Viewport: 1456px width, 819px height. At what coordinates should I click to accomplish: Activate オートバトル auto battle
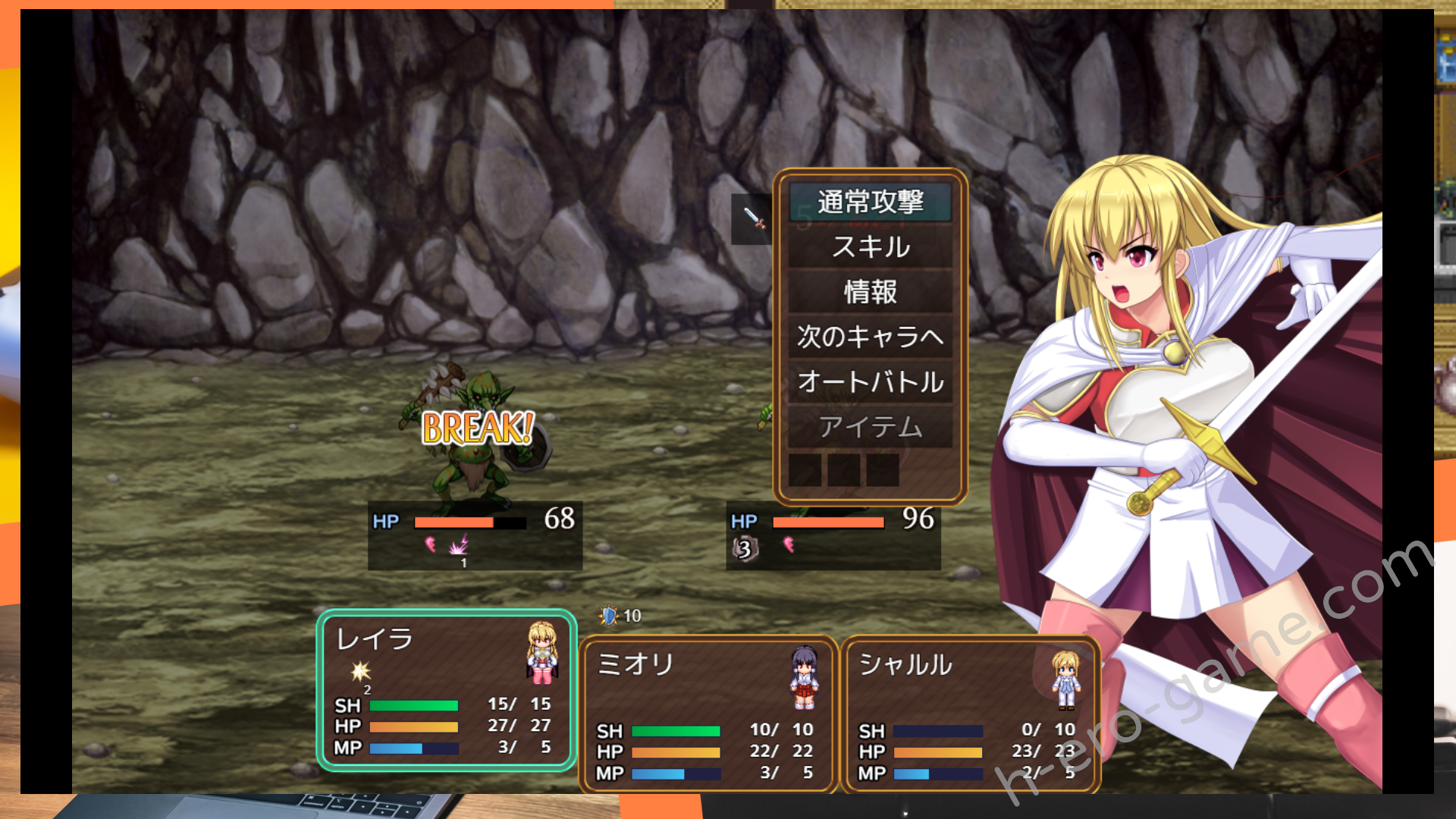pyautogui.click(x=870, y=381)
